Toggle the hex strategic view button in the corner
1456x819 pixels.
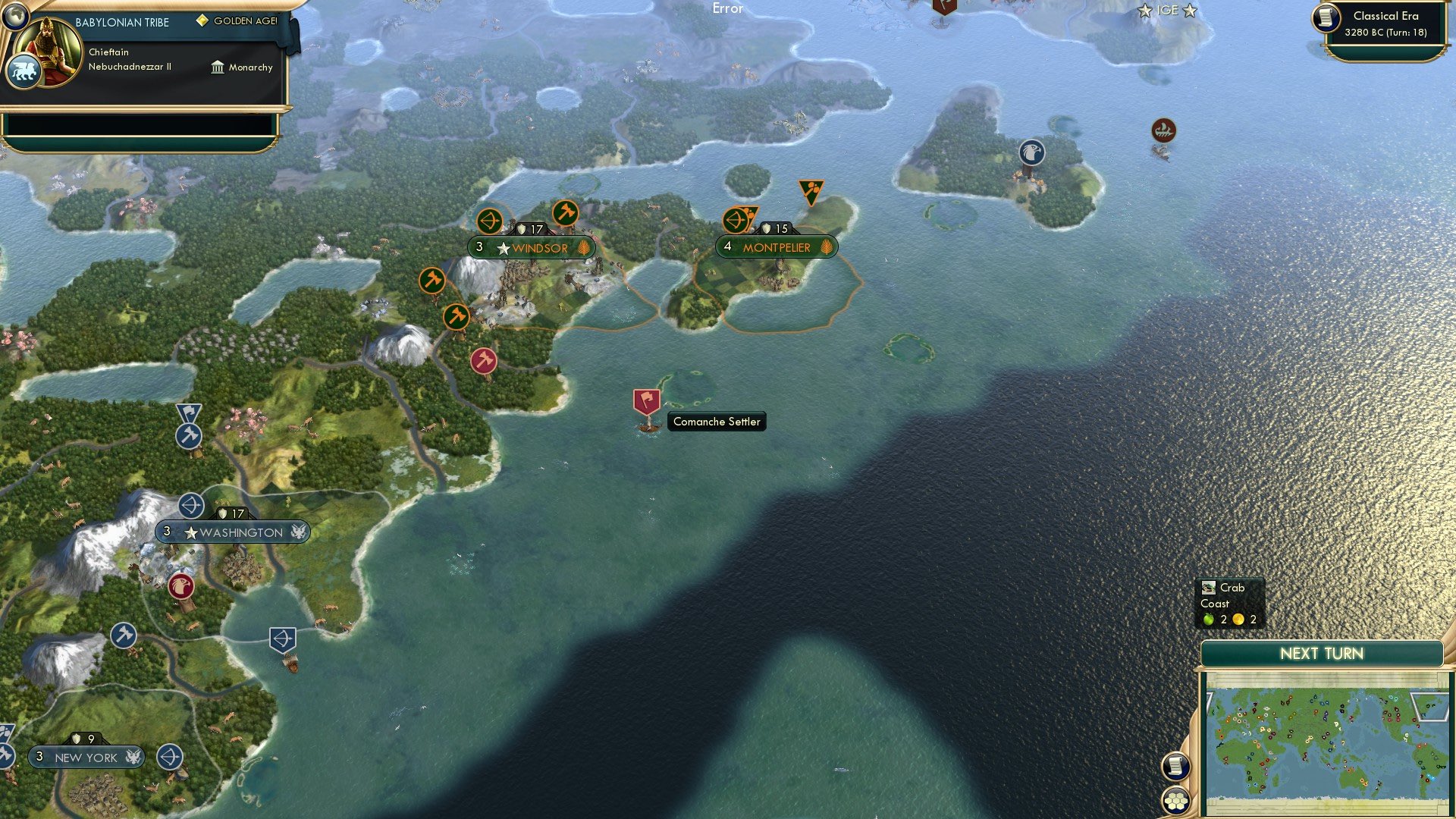click(x=1175, y=800)
